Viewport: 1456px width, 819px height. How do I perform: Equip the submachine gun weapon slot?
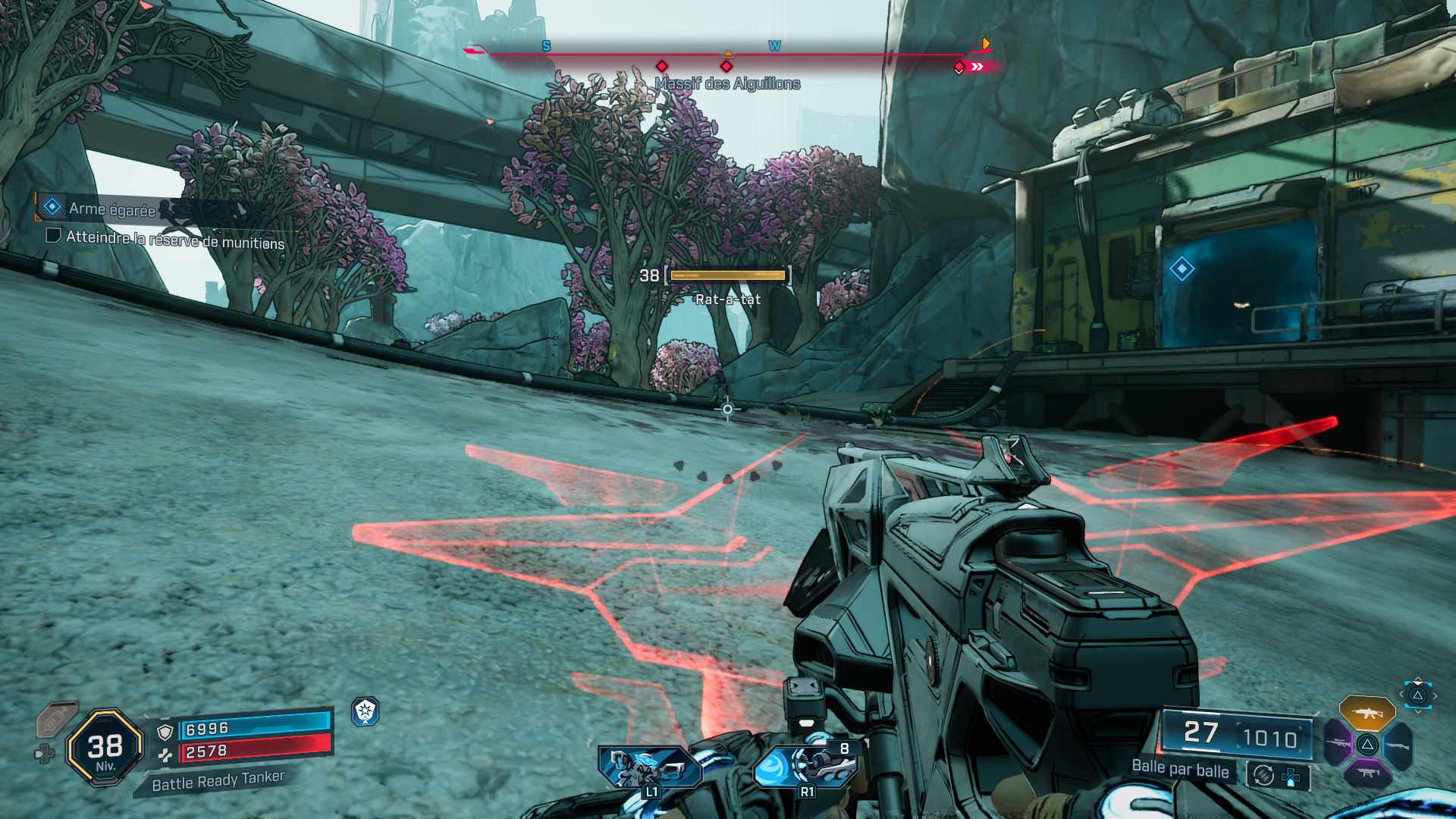pos(1367,773)
